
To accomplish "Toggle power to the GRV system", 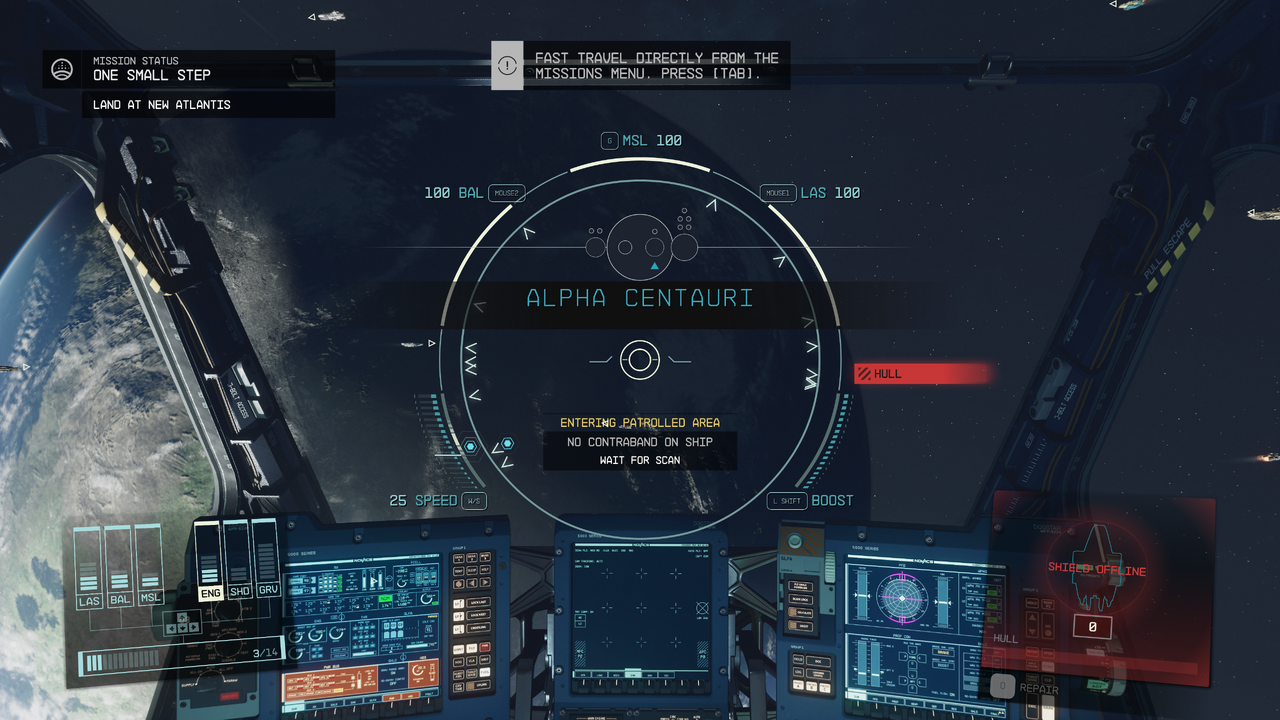I will 268,588.
